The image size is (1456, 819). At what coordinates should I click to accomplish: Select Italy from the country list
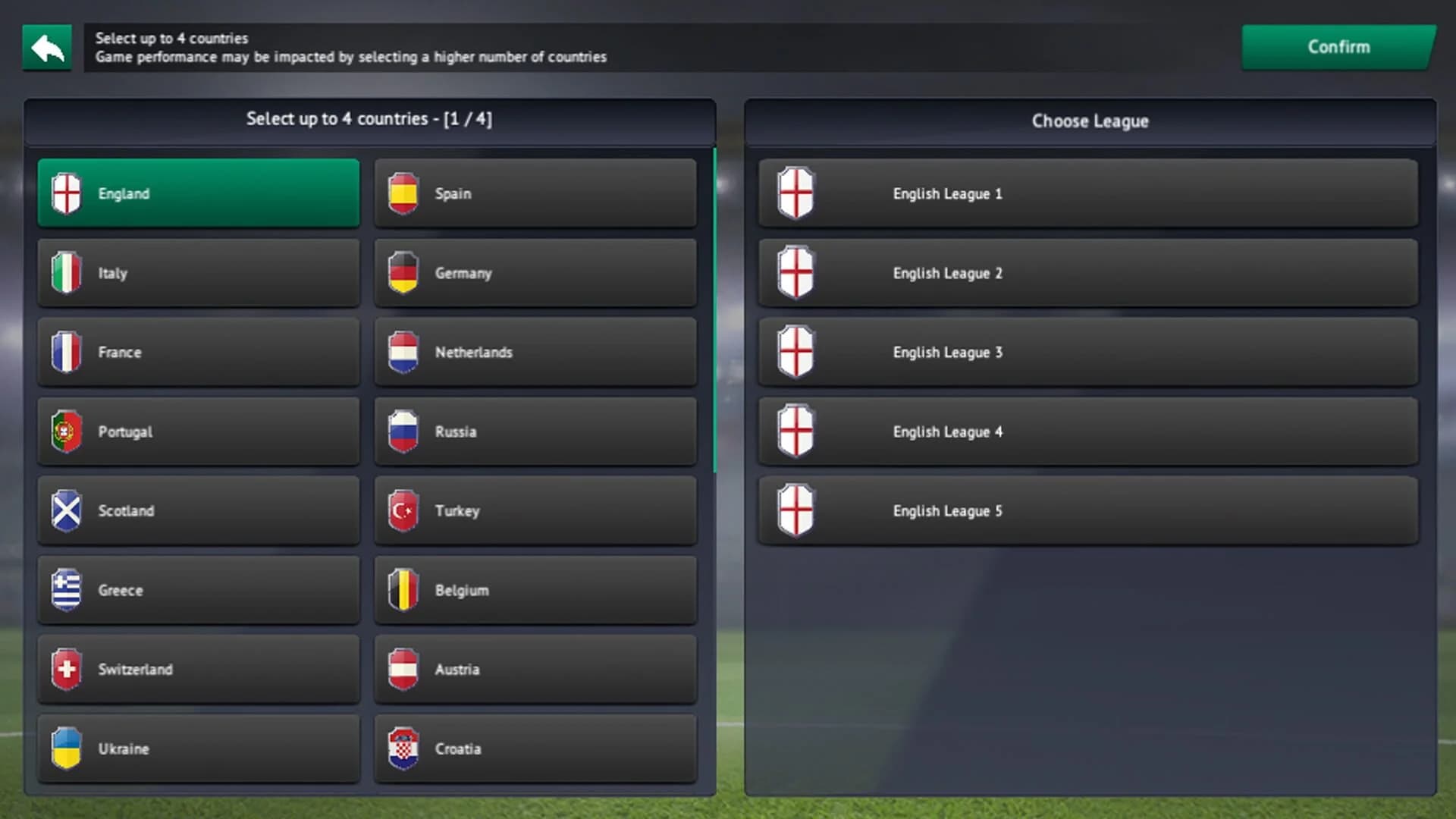199,273
